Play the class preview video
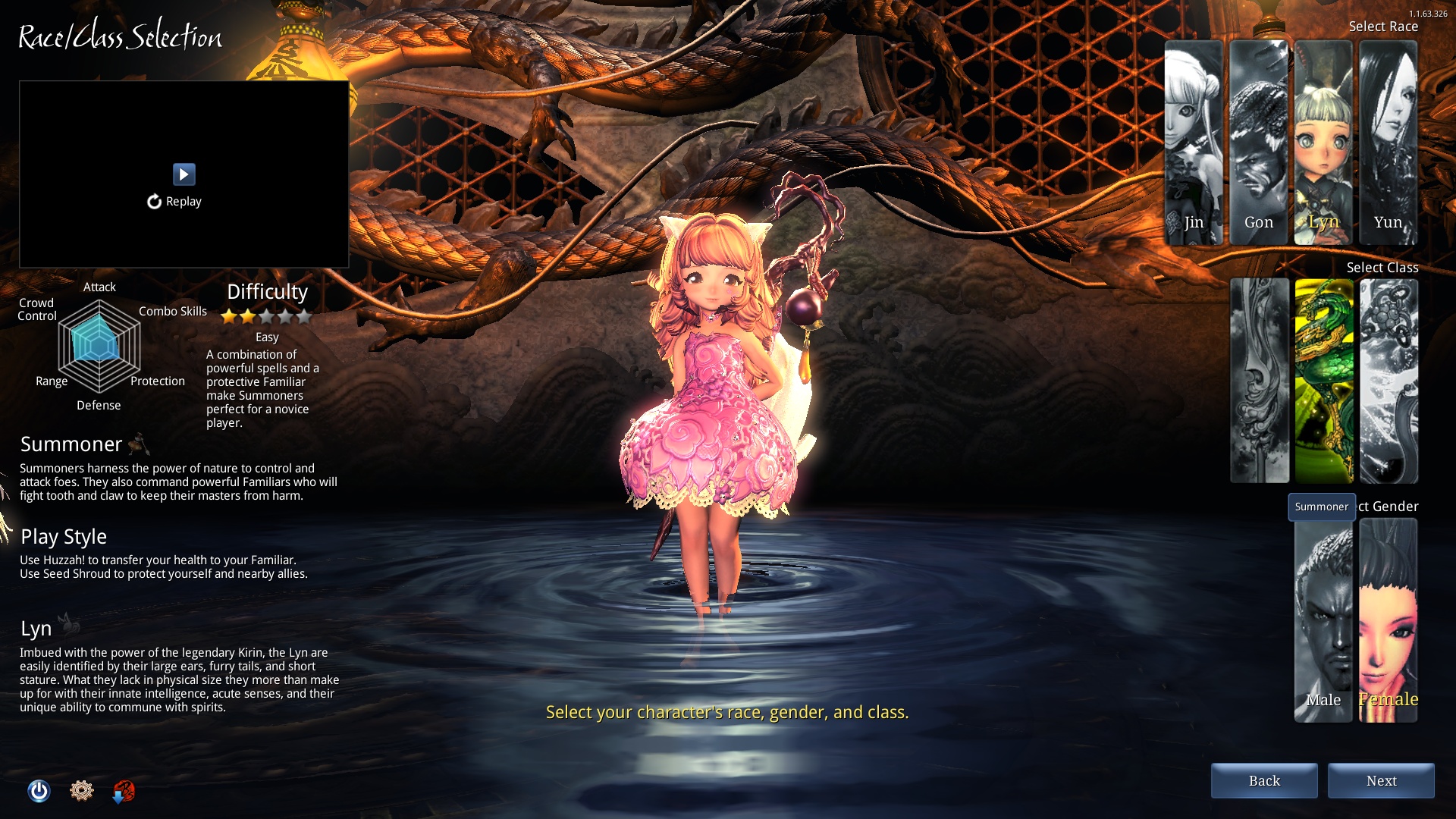Screen dimensions: 1456x819 click(x=184, y=174)
